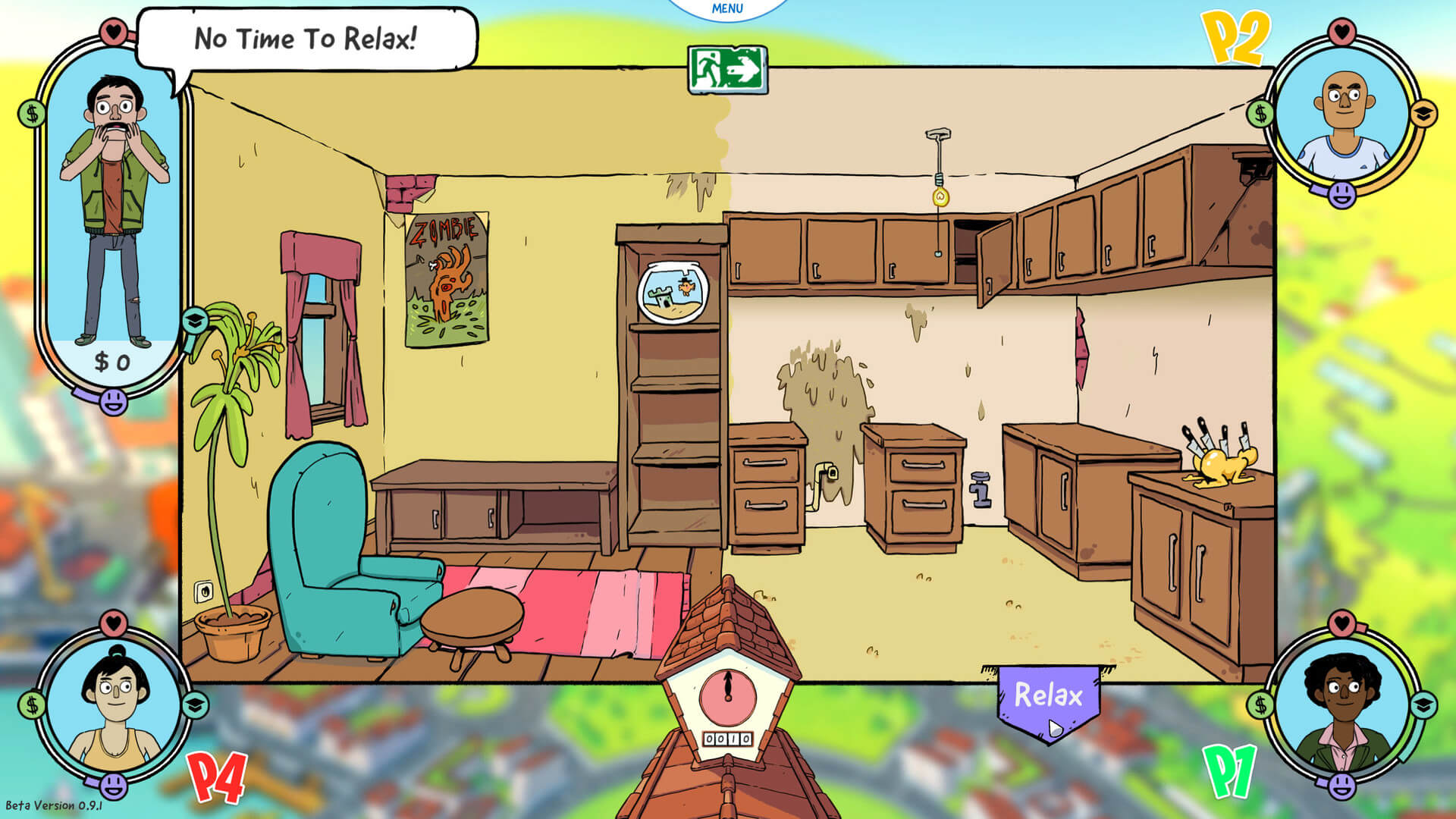This screenshot has width=1456, height=819.
Task: Click the active player's smiley happiness icon
Action: pyautogui.click(x=114, y=400)
